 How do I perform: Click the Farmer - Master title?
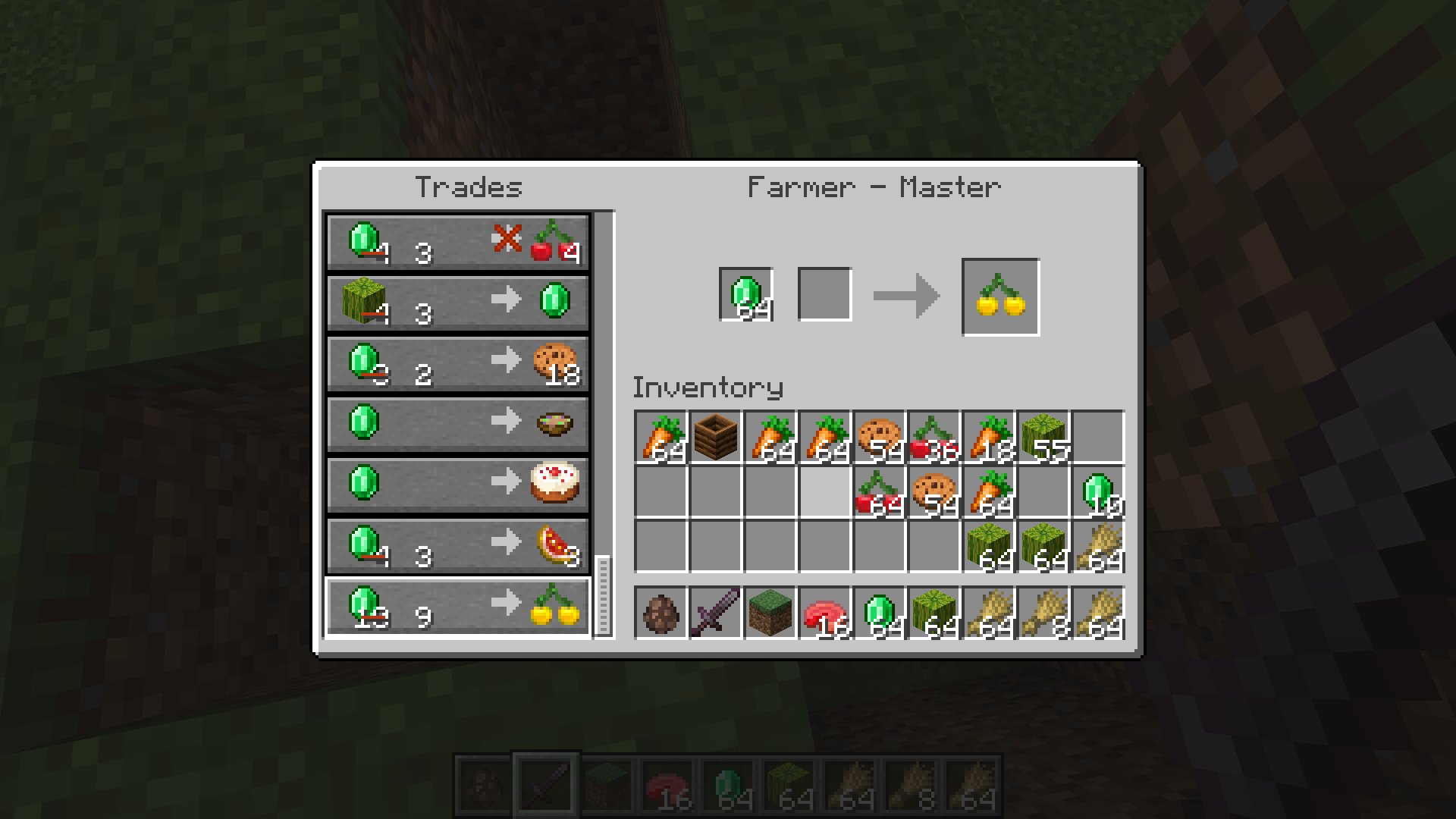click(874, 186)
